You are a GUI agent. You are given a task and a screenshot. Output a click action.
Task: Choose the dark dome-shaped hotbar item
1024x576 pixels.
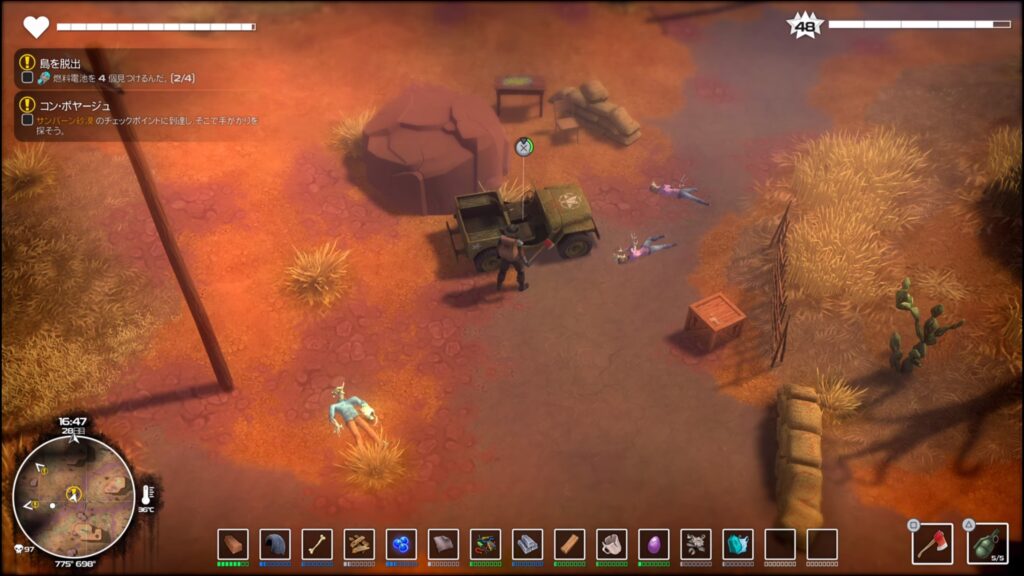[x=275, y=544]
